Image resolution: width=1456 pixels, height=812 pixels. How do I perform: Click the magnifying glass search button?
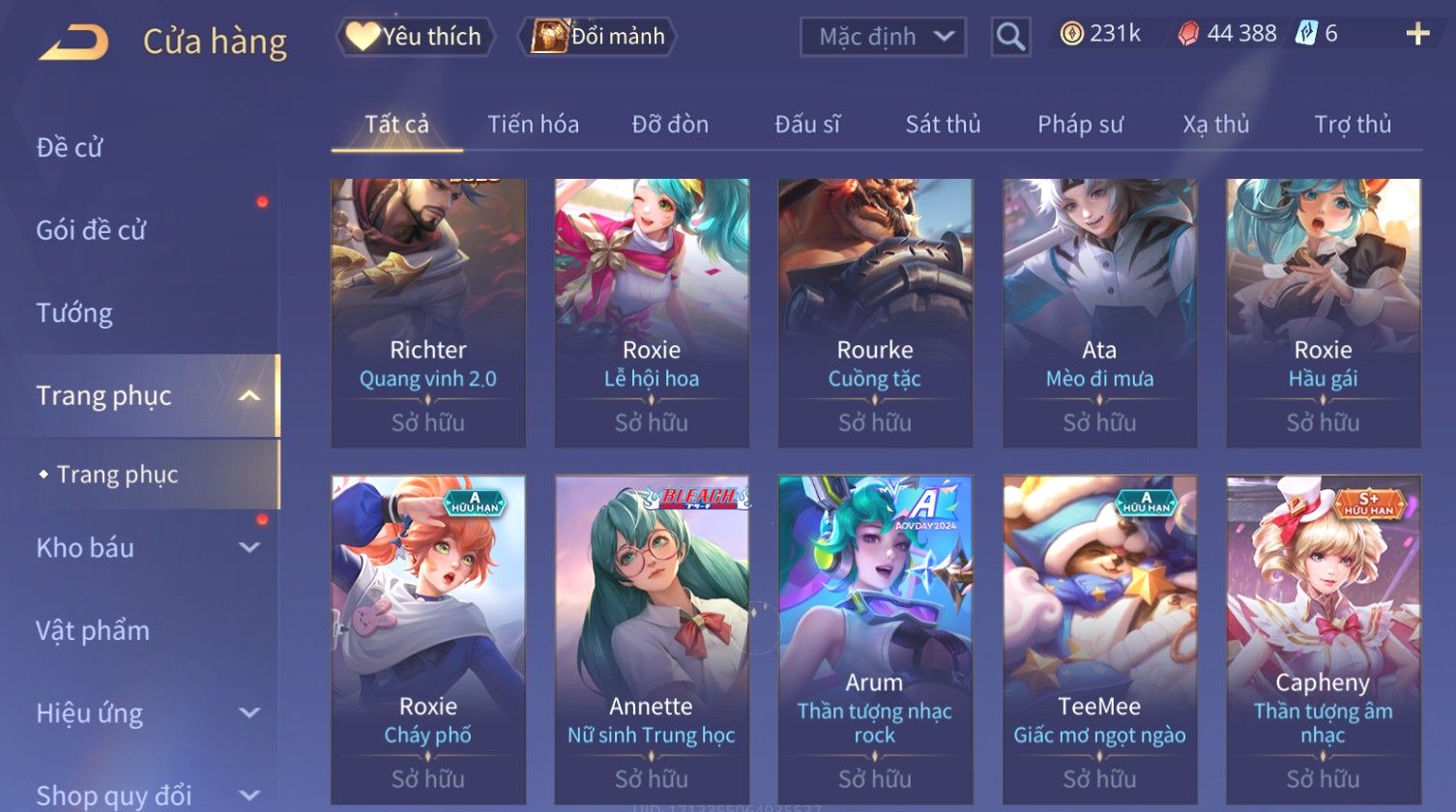1010,37
